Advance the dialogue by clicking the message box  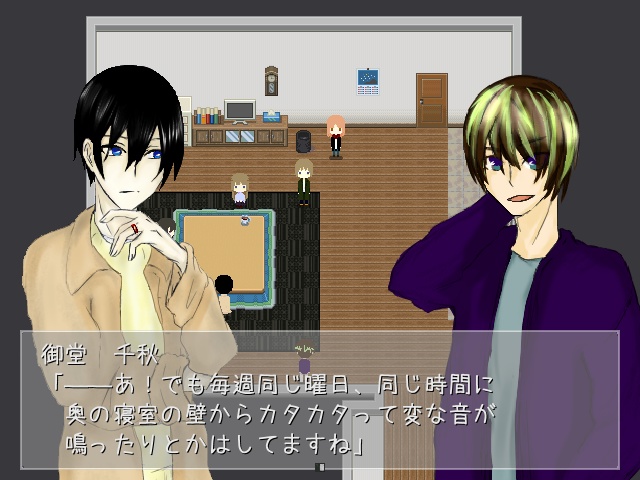(320, 398)
